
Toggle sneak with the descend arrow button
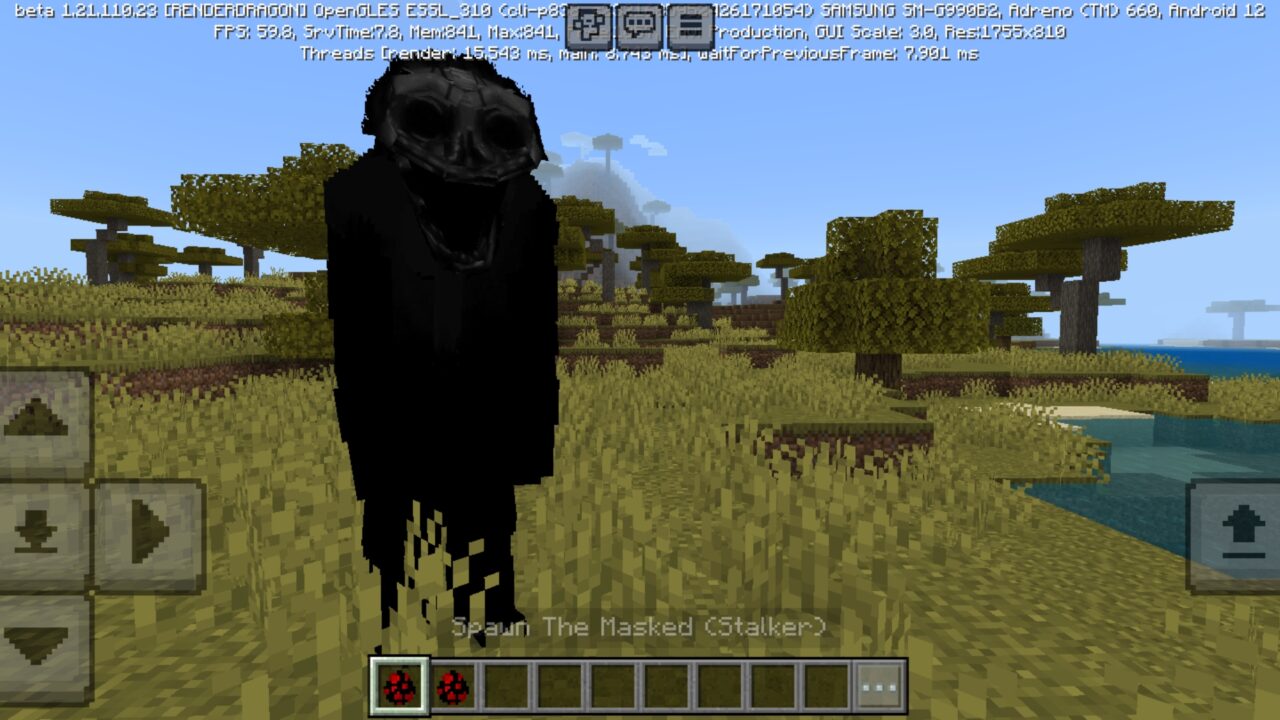38,530
